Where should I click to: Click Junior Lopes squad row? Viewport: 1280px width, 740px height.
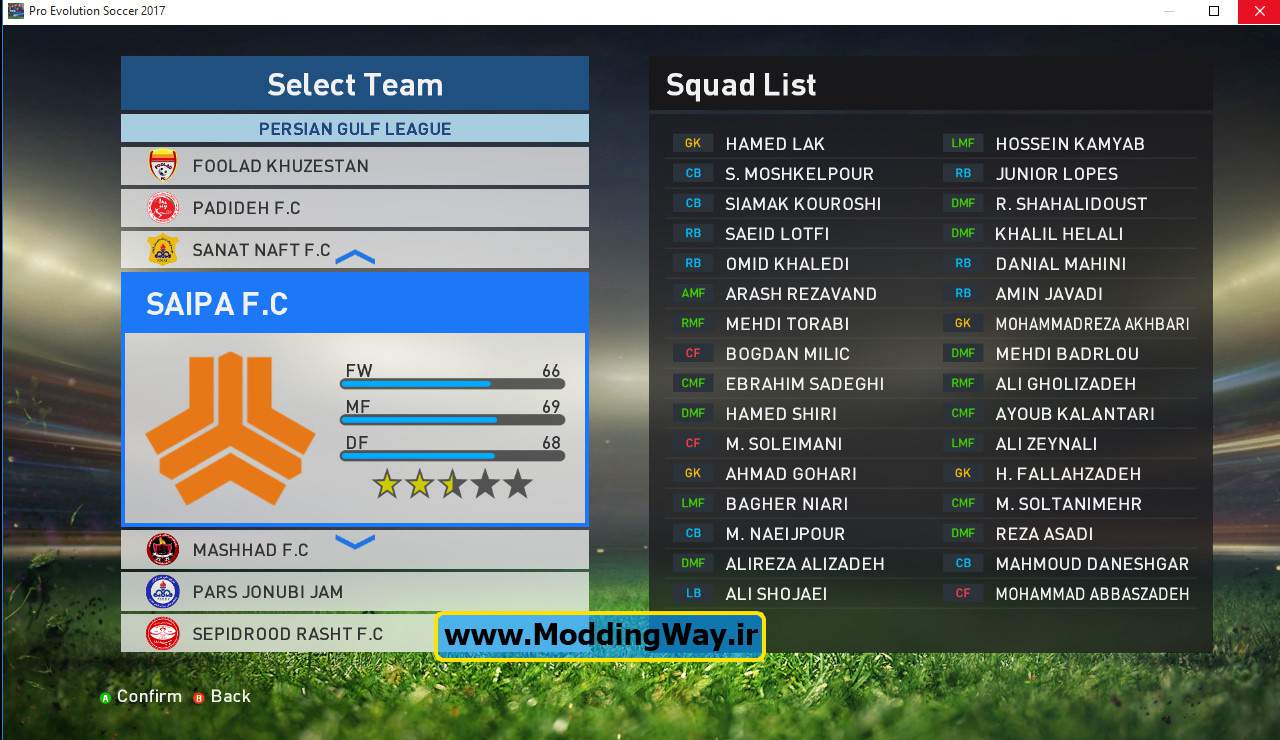tap(1056, 174)
